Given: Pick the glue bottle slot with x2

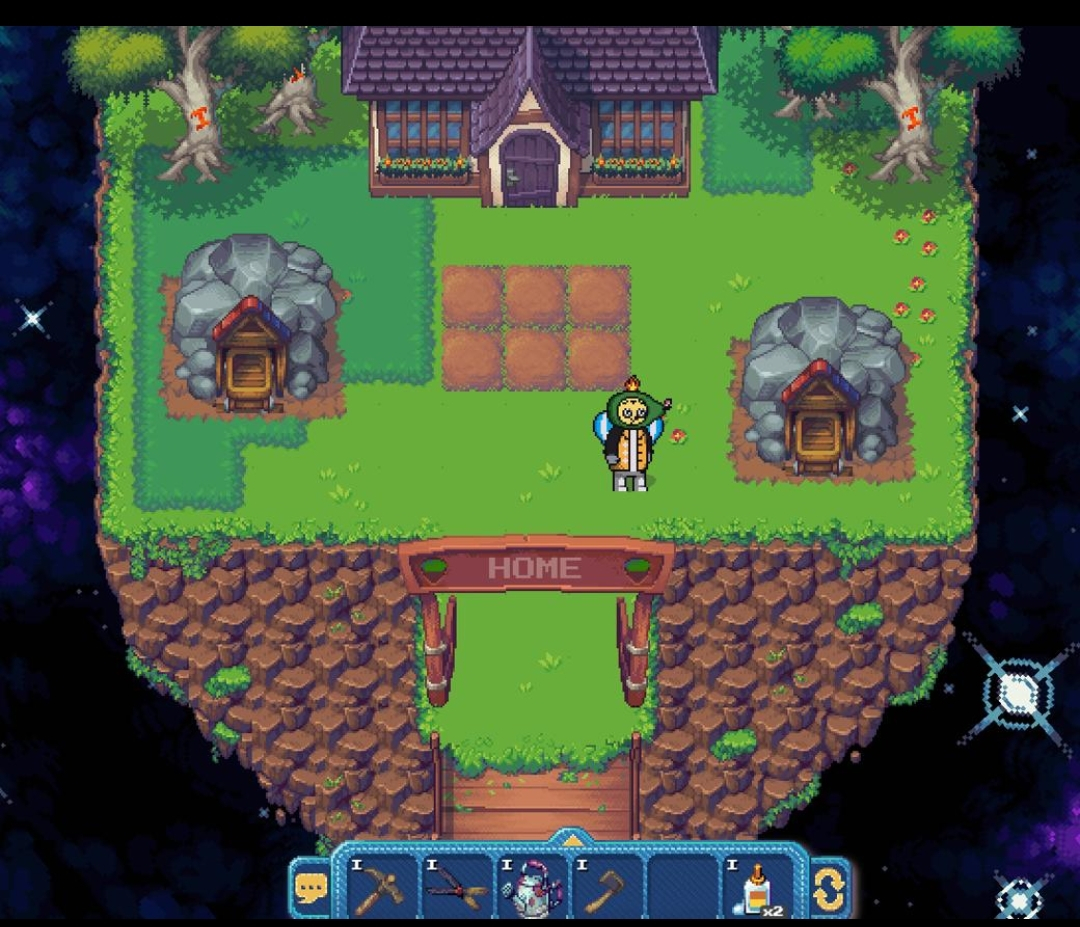Looking at the screenshot, I should pos(757,887).
